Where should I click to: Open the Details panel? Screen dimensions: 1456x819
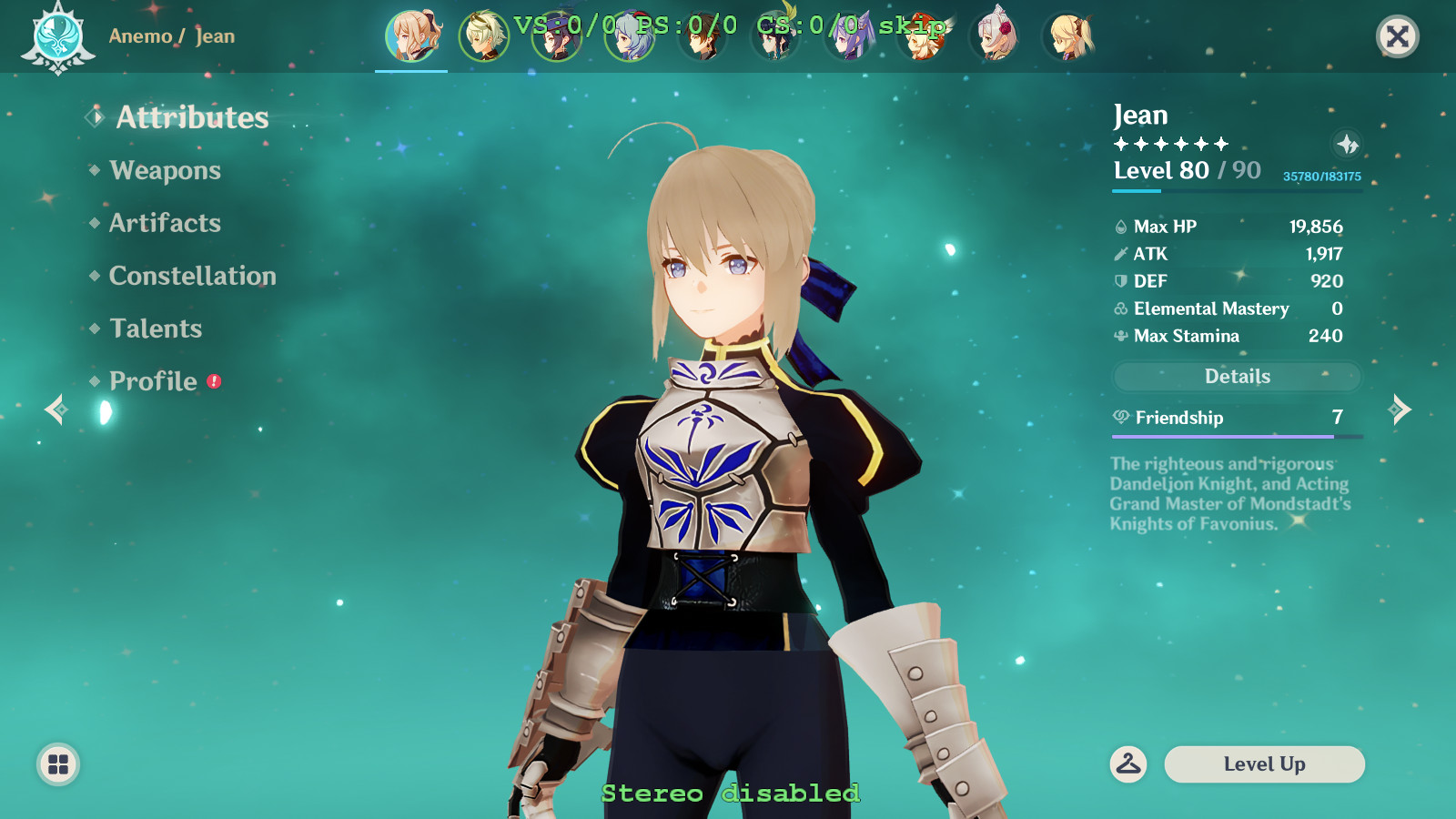pos(1236,376)
